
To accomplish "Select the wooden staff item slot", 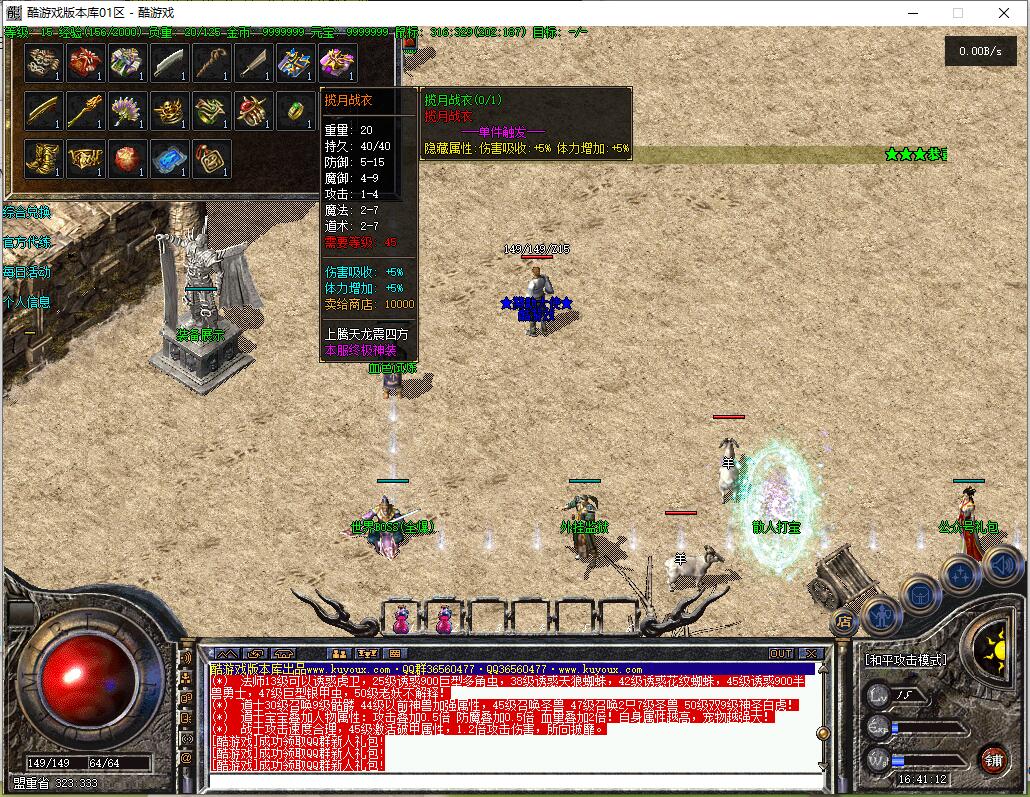I will click(x=211, y=63).
